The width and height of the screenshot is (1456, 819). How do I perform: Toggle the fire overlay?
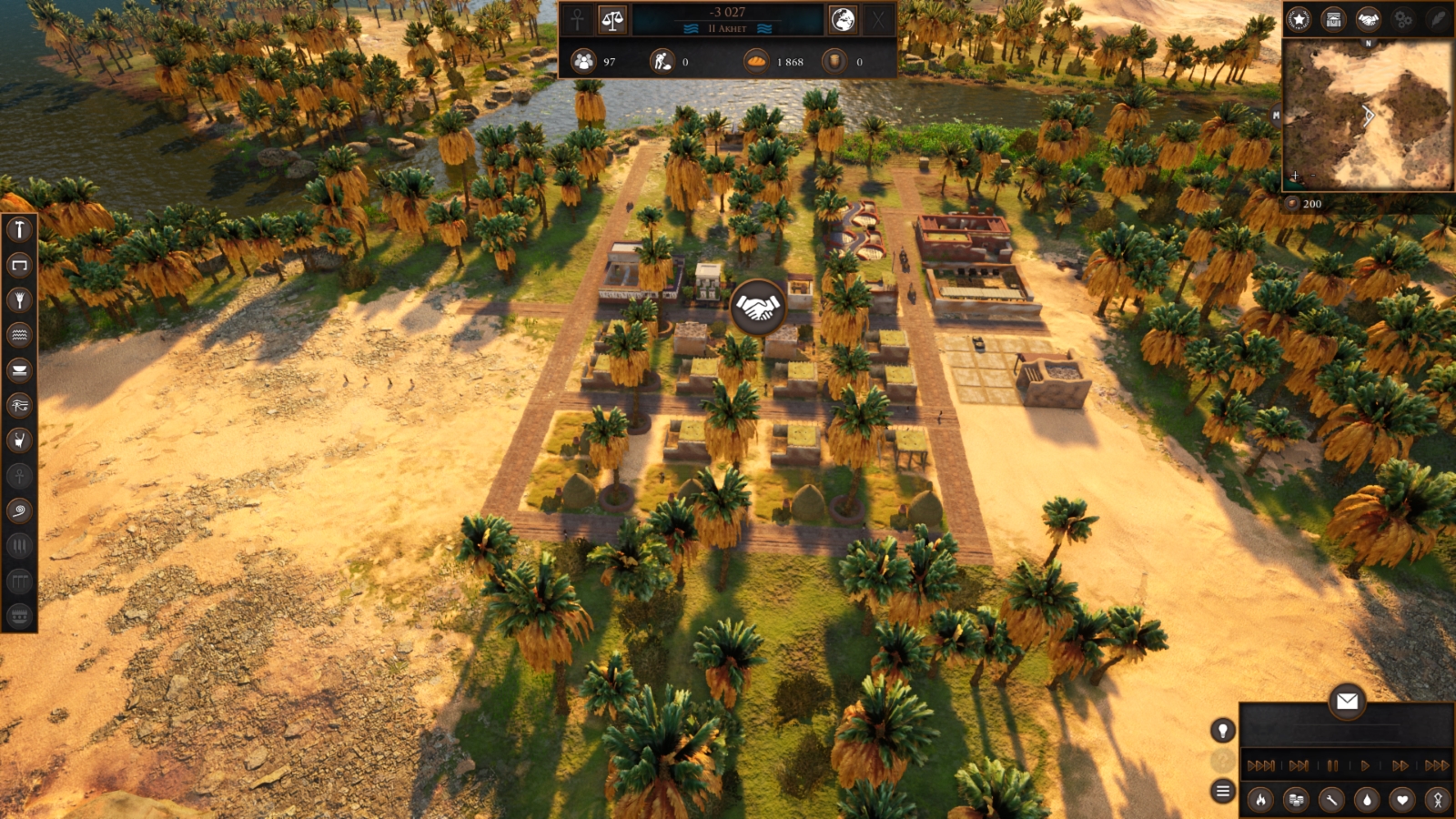tap(1261, 800)
